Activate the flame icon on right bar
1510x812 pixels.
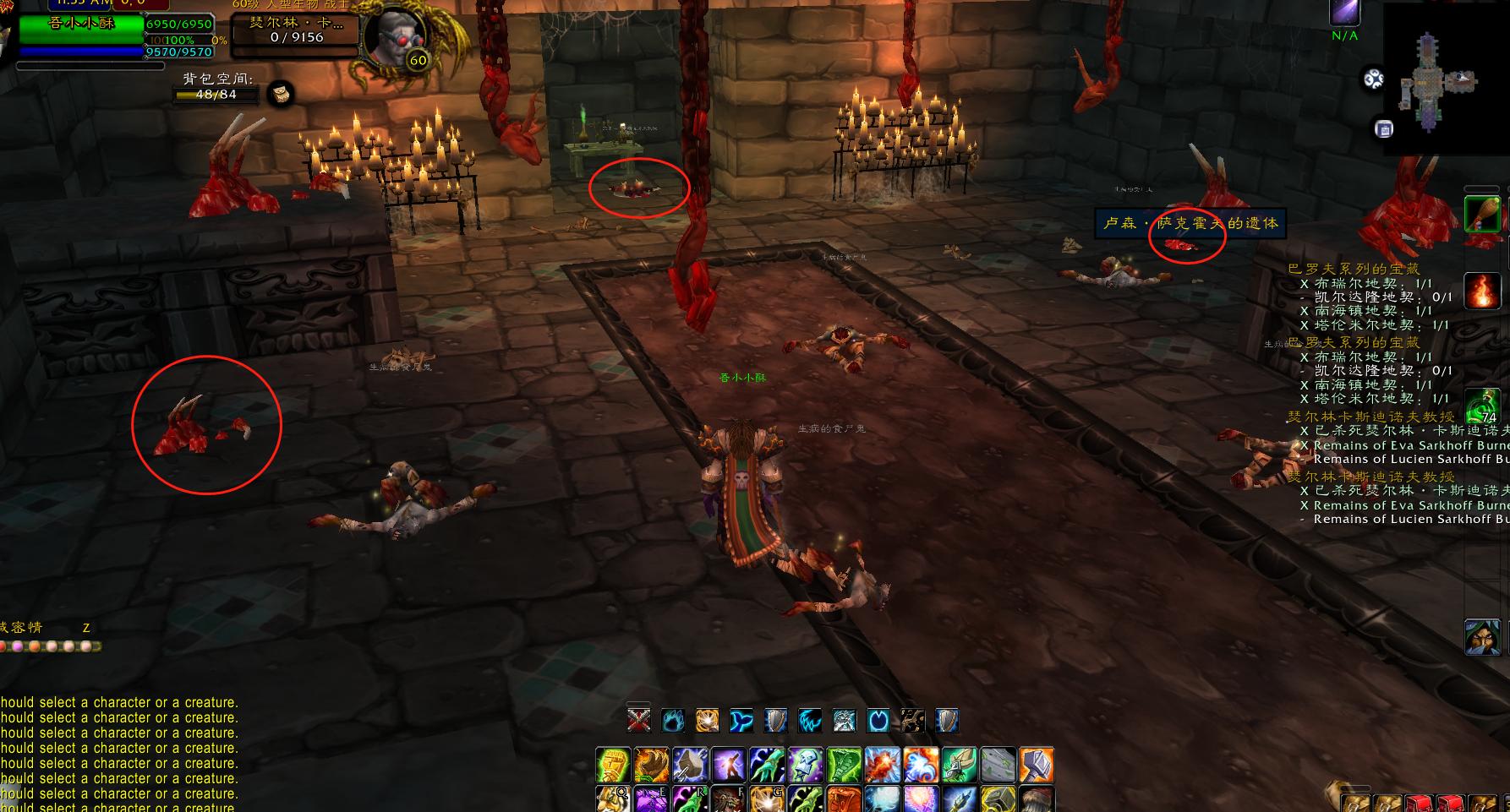pyautogui.click(x=1482, y=290)
